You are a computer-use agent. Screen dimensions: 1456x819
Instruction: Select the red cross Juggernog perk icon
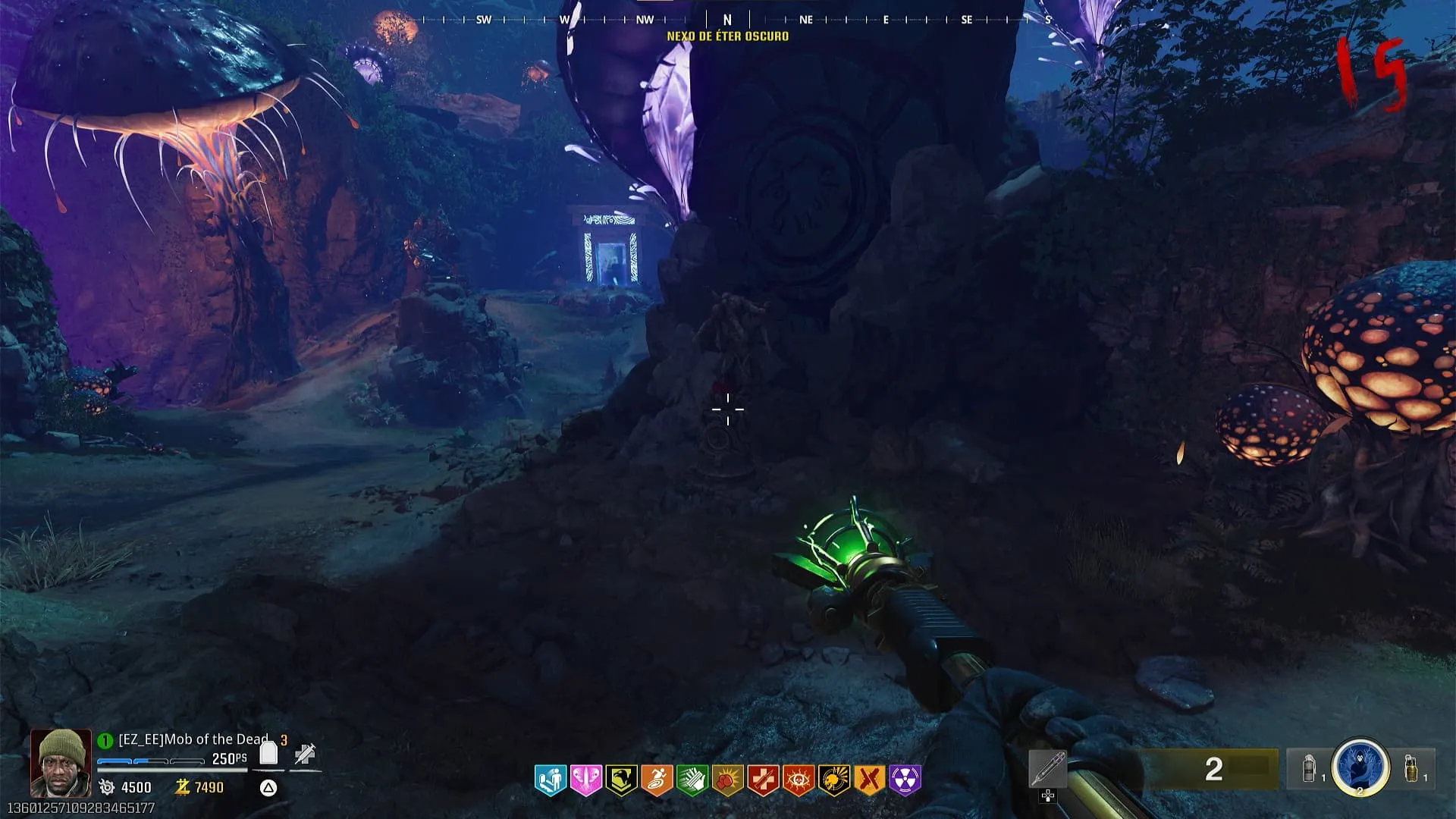[x=763, y=780]
